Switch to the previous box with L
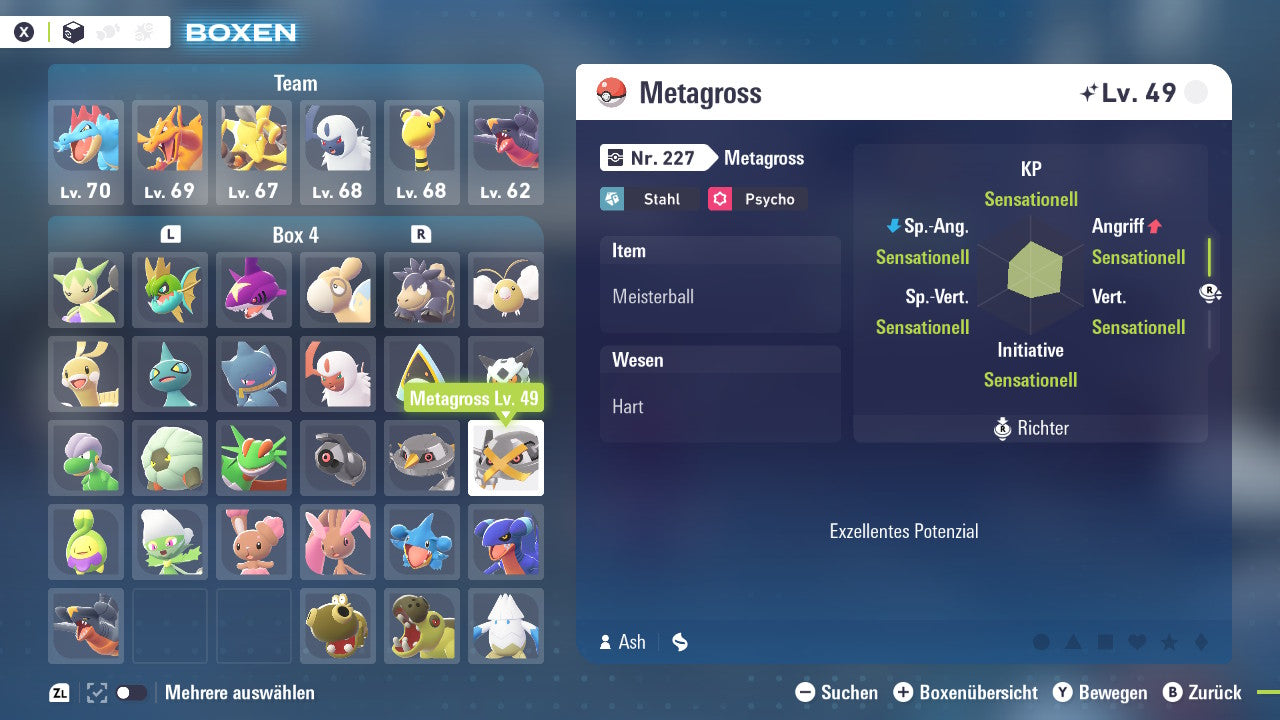The height and width of the screenshot is (720, 1280). point(171,234)
